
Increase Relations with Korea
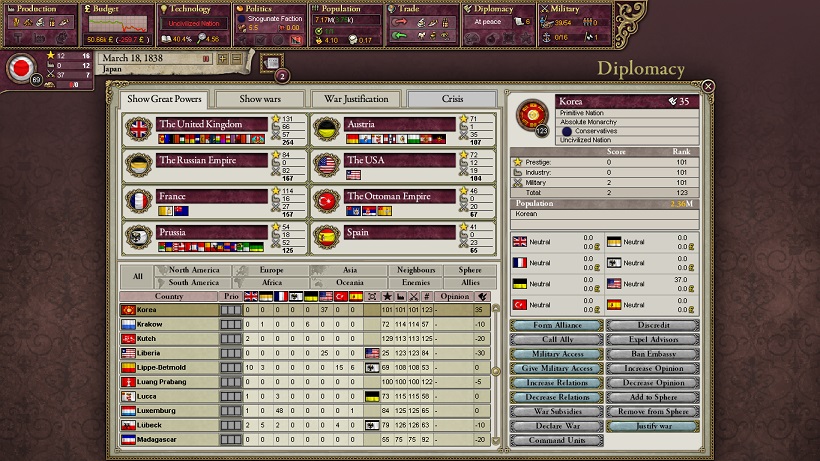[557, 383]
